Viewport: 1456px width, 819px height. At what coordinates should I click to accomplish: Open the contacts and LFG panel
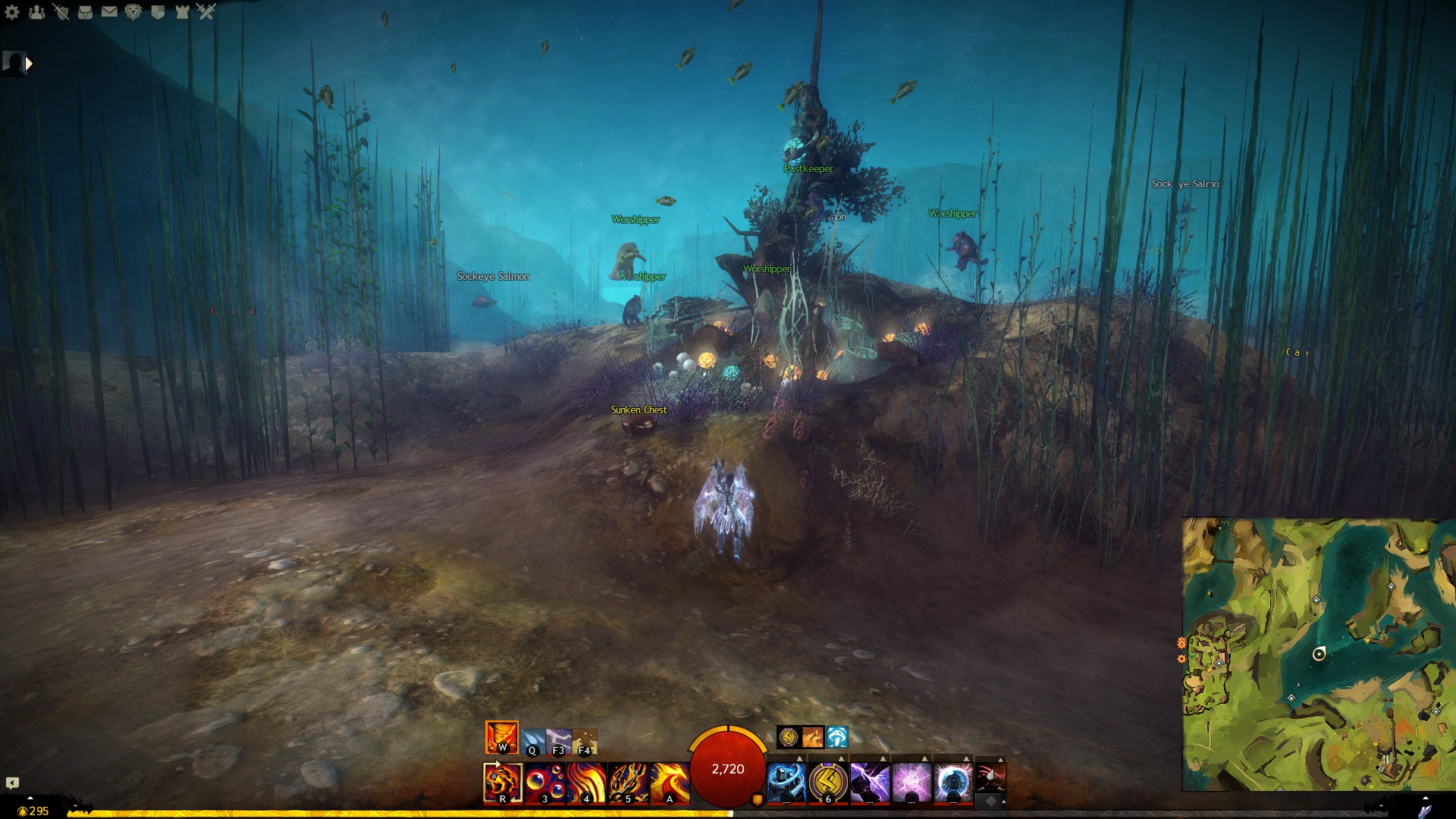(36, 12)
